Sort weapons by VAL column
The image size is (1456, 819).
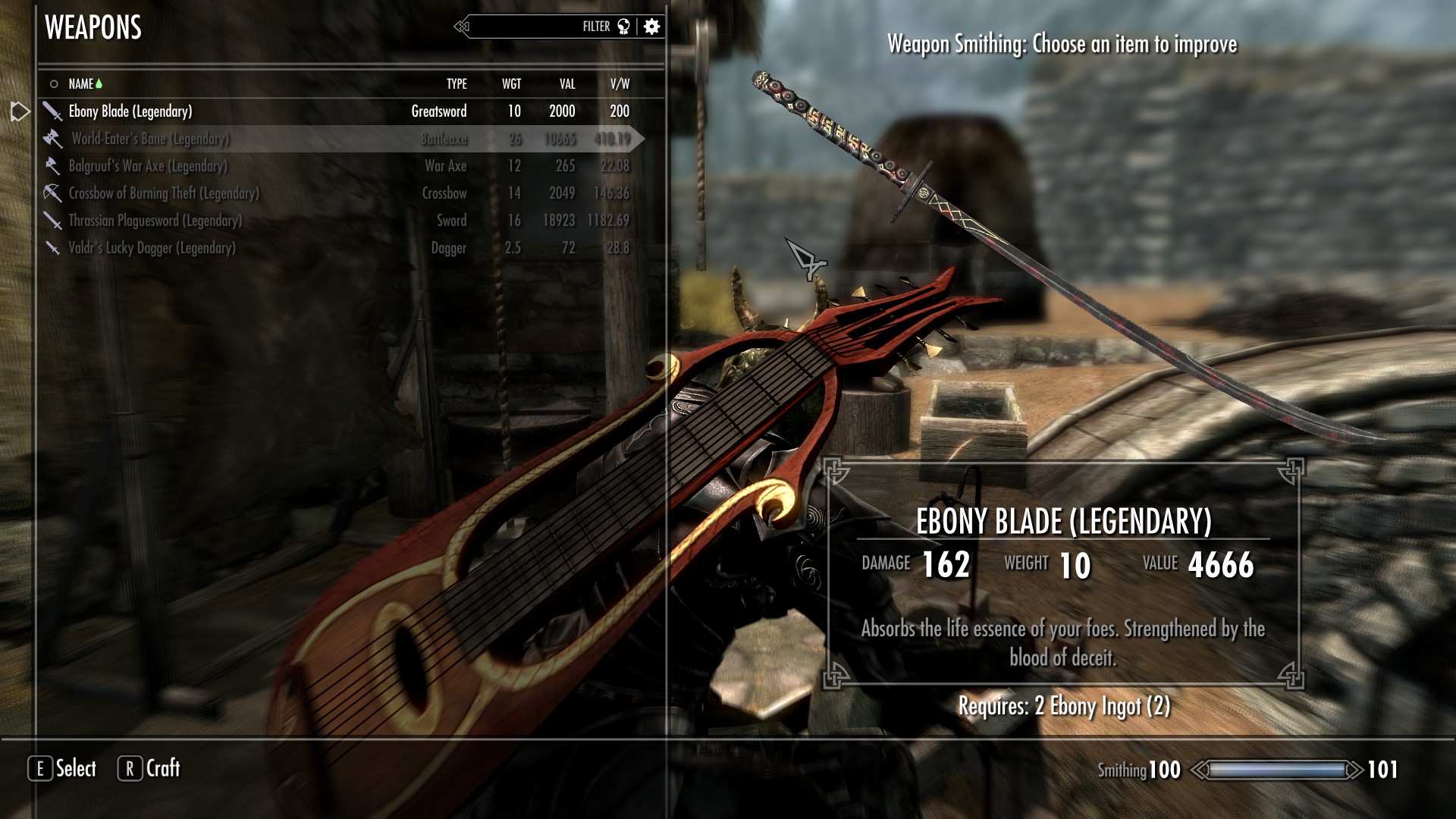coord(567,84)
